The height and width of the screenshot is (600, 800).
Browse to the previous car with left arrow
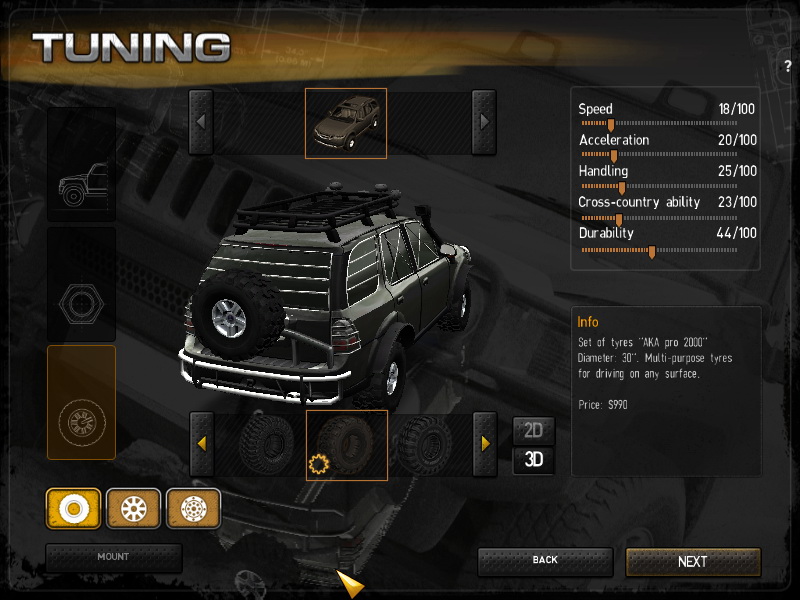tap(201, 123)
